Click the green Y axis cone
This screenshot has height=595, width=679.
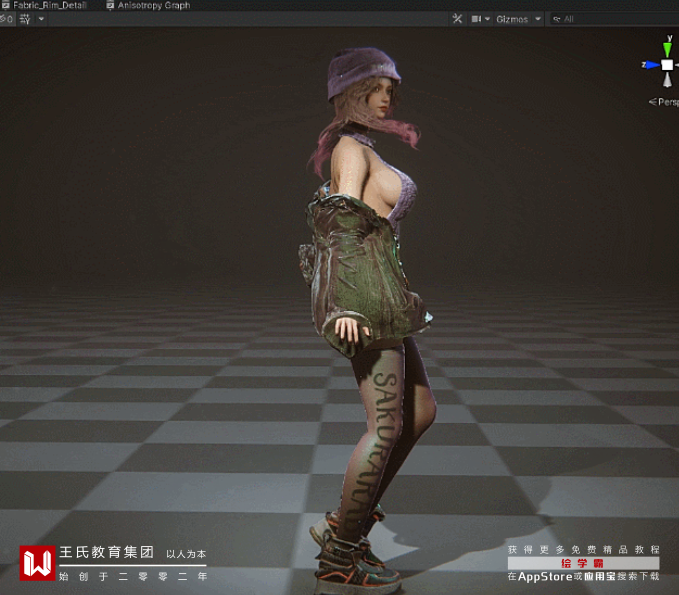coord(667,46)
